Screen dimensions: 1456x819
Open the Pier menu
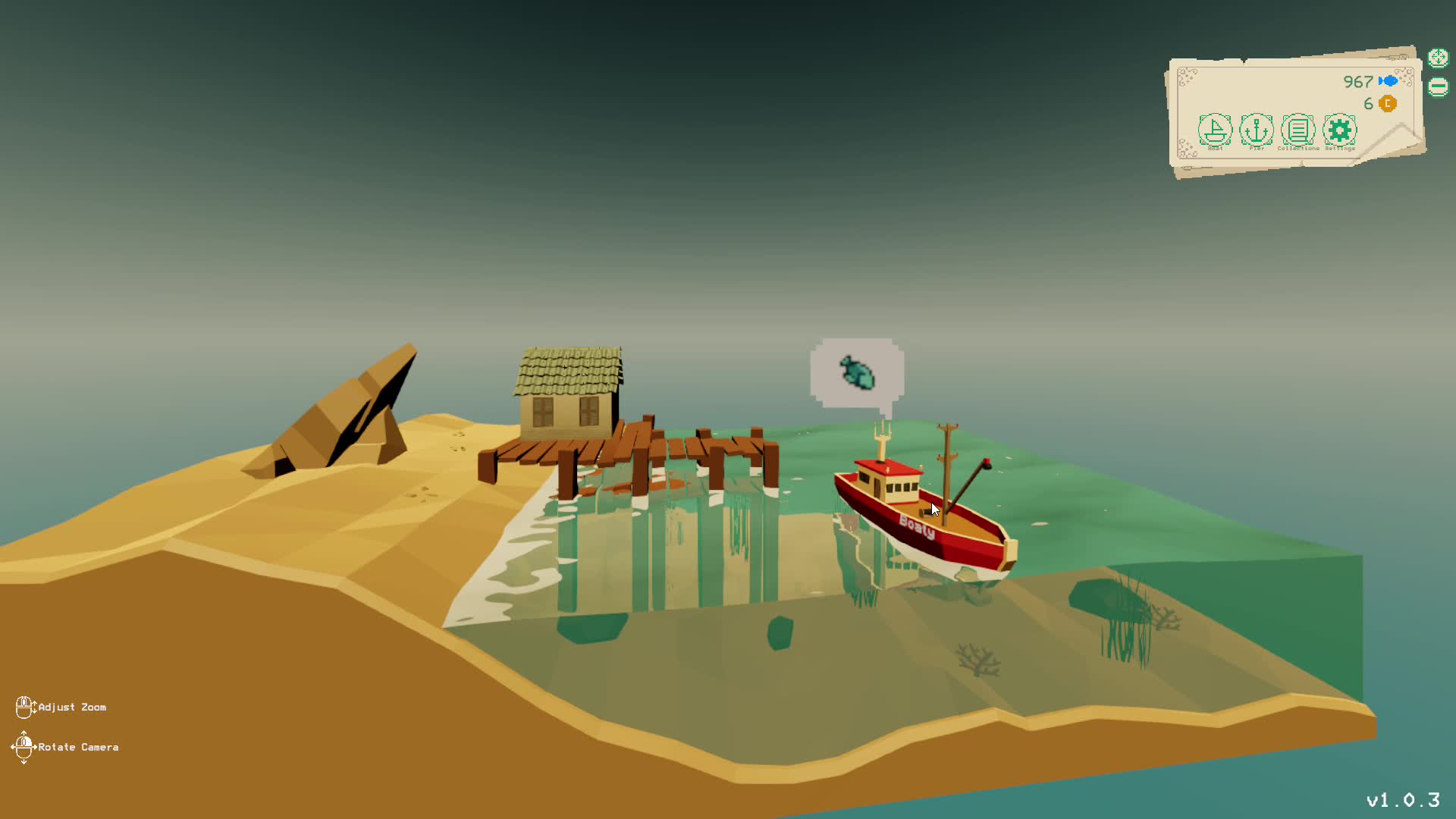[x=1257, y=130]
